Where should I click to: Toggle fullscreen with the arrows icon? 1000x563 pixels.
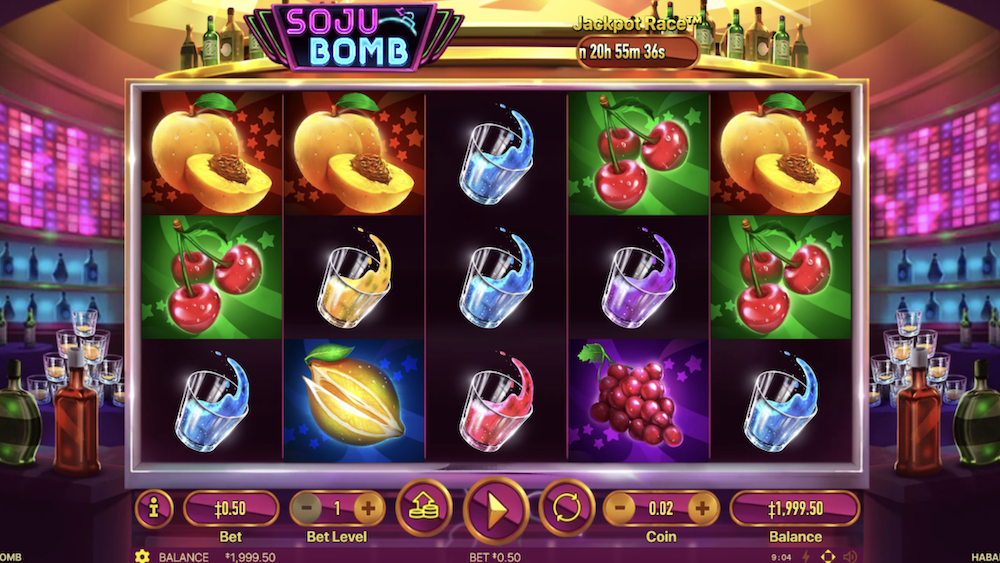pyautogui.click(x=828, y=556)
